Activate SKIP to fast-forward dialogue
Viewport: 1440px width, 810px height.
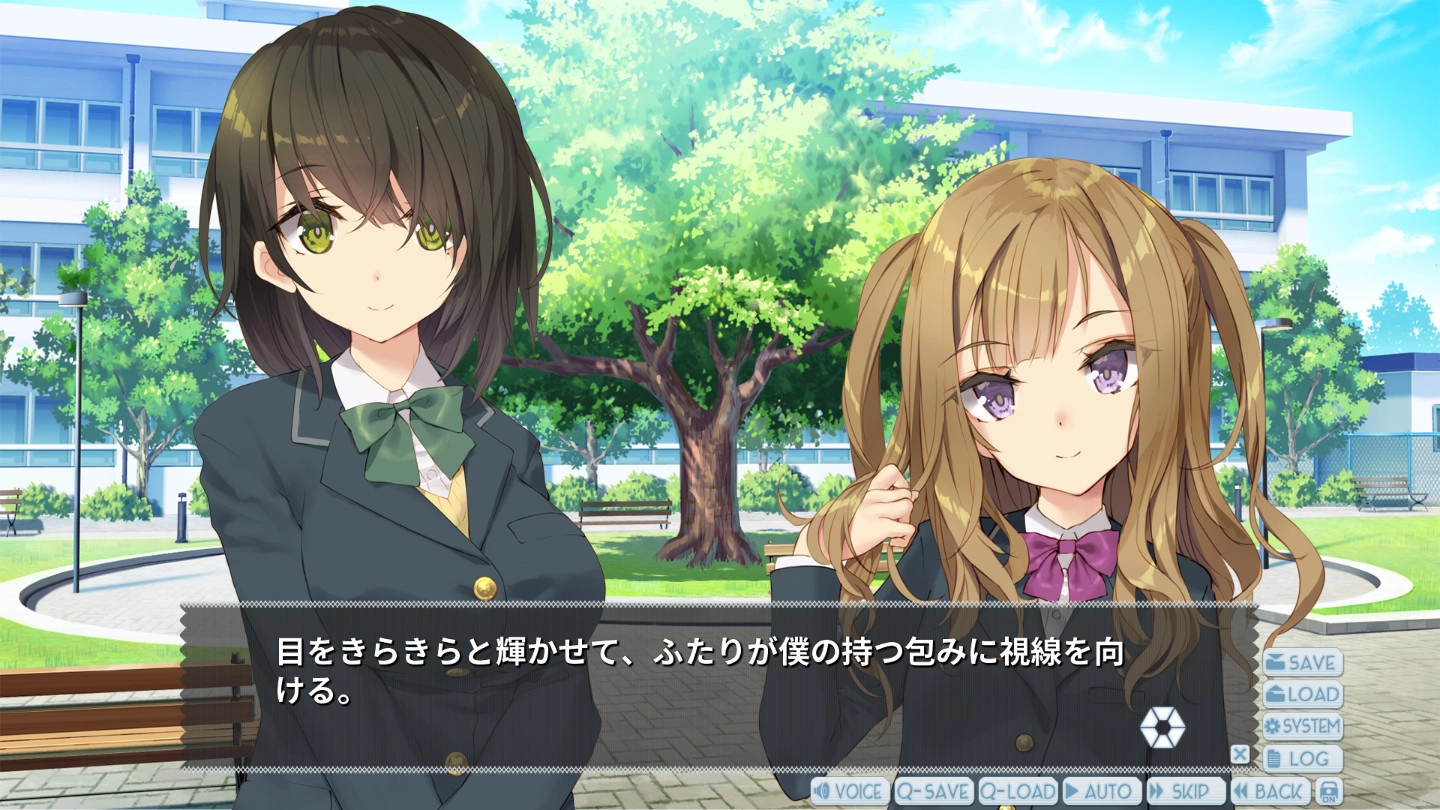click(1185, 791)
